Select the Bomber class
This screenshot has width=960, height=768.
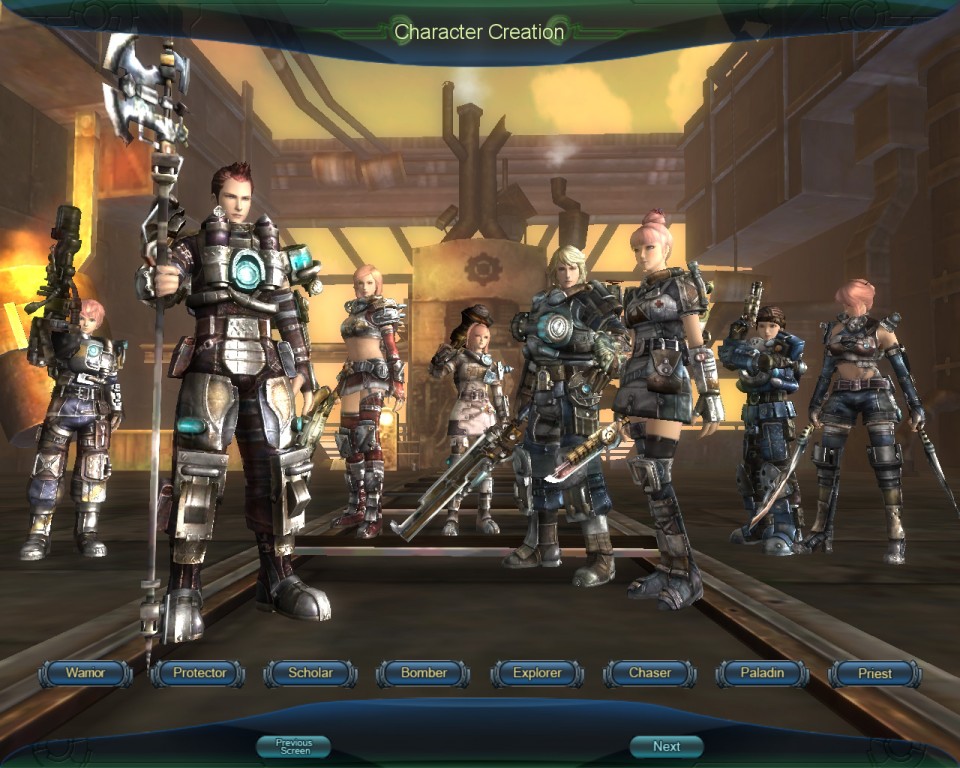coord(423,673)
